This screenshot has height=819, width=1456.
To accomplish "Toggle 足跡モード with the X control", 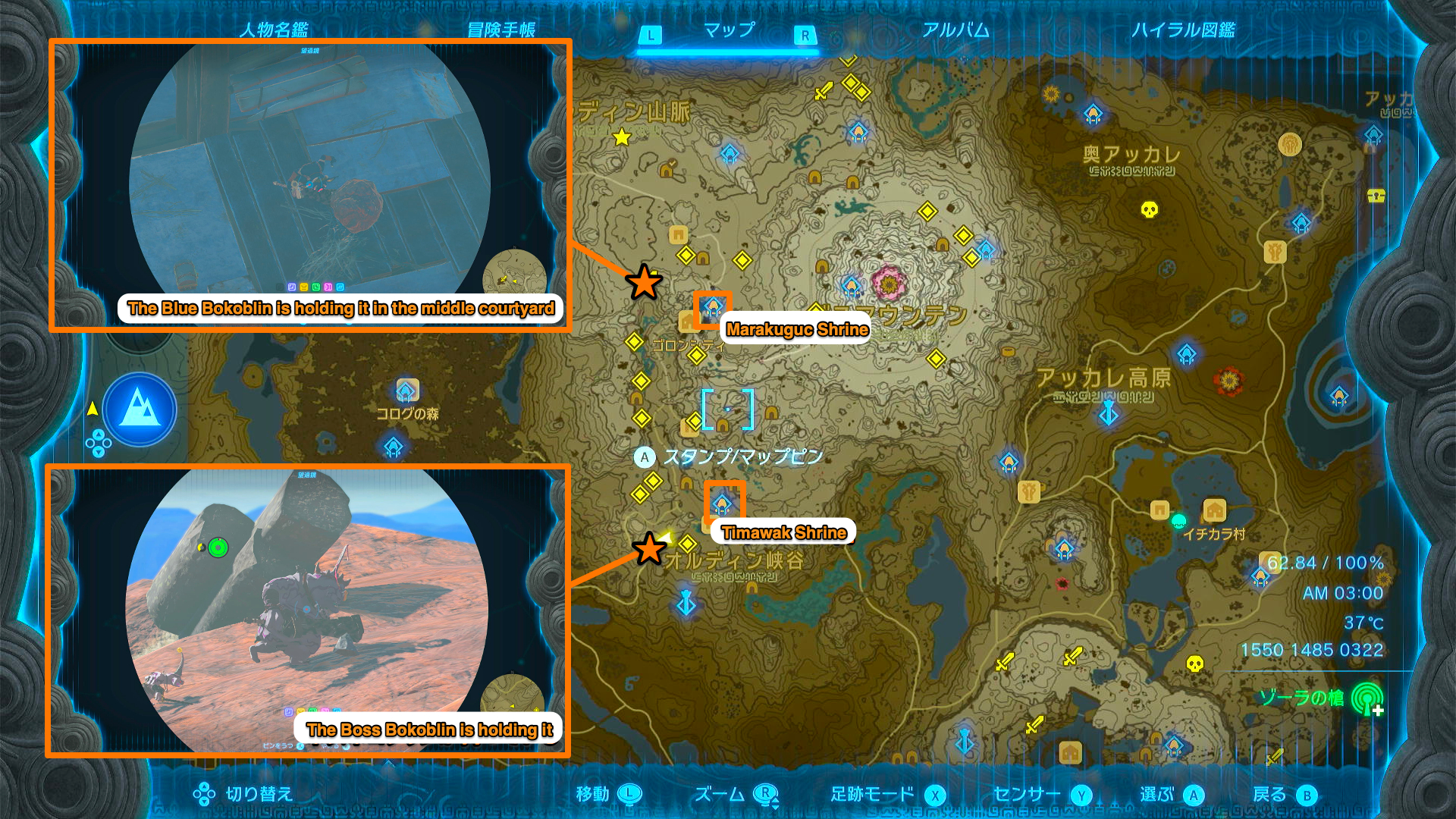I will pos(936,795).
